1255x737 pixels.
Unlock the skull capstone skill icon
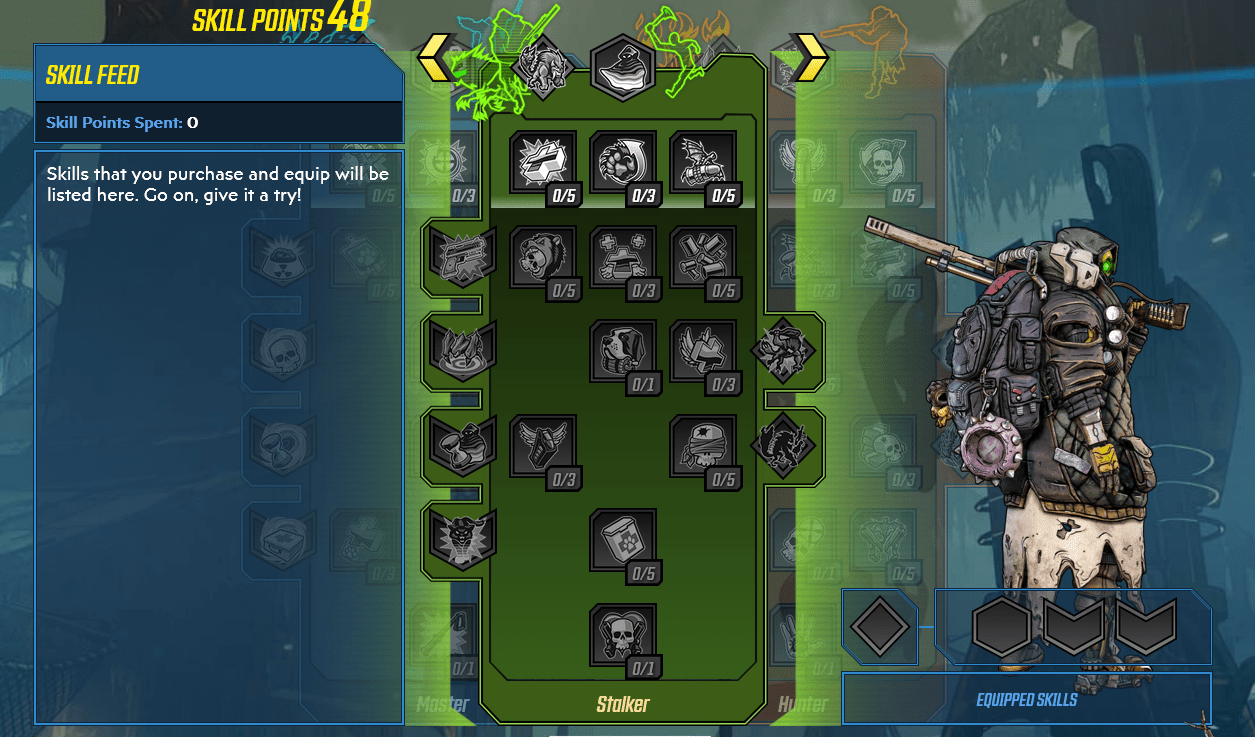coord(623,636)
